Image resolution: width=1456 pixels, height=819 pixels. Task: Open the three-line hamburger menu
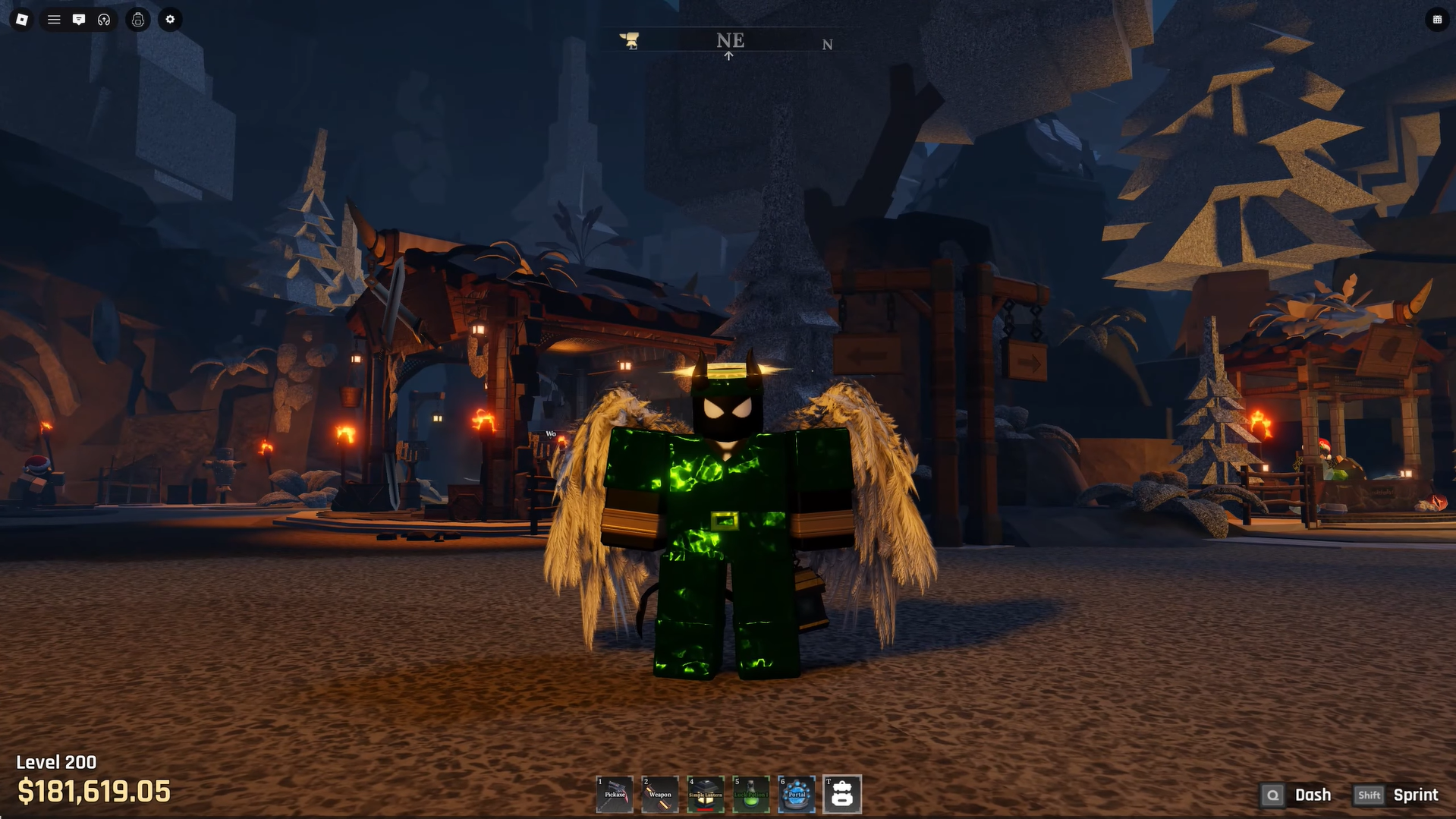click(x=54, y=20)
